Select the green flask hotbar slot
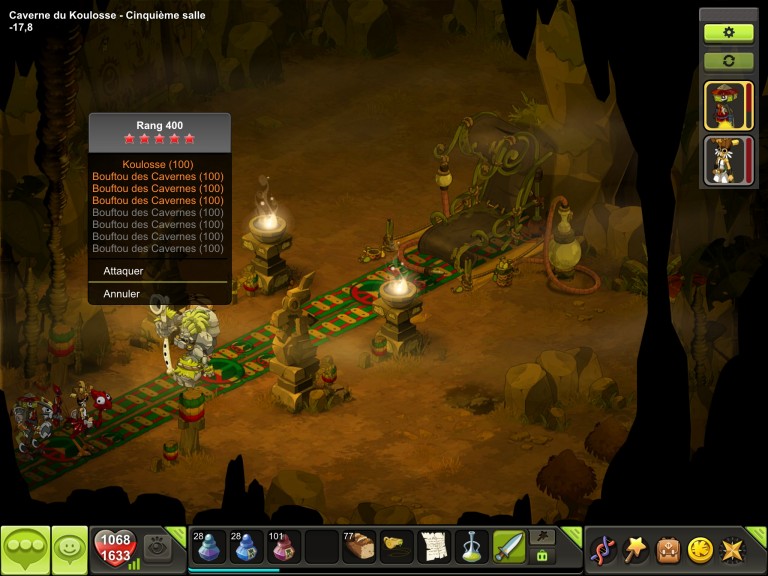768x576 pixels. tap(472, 547)
